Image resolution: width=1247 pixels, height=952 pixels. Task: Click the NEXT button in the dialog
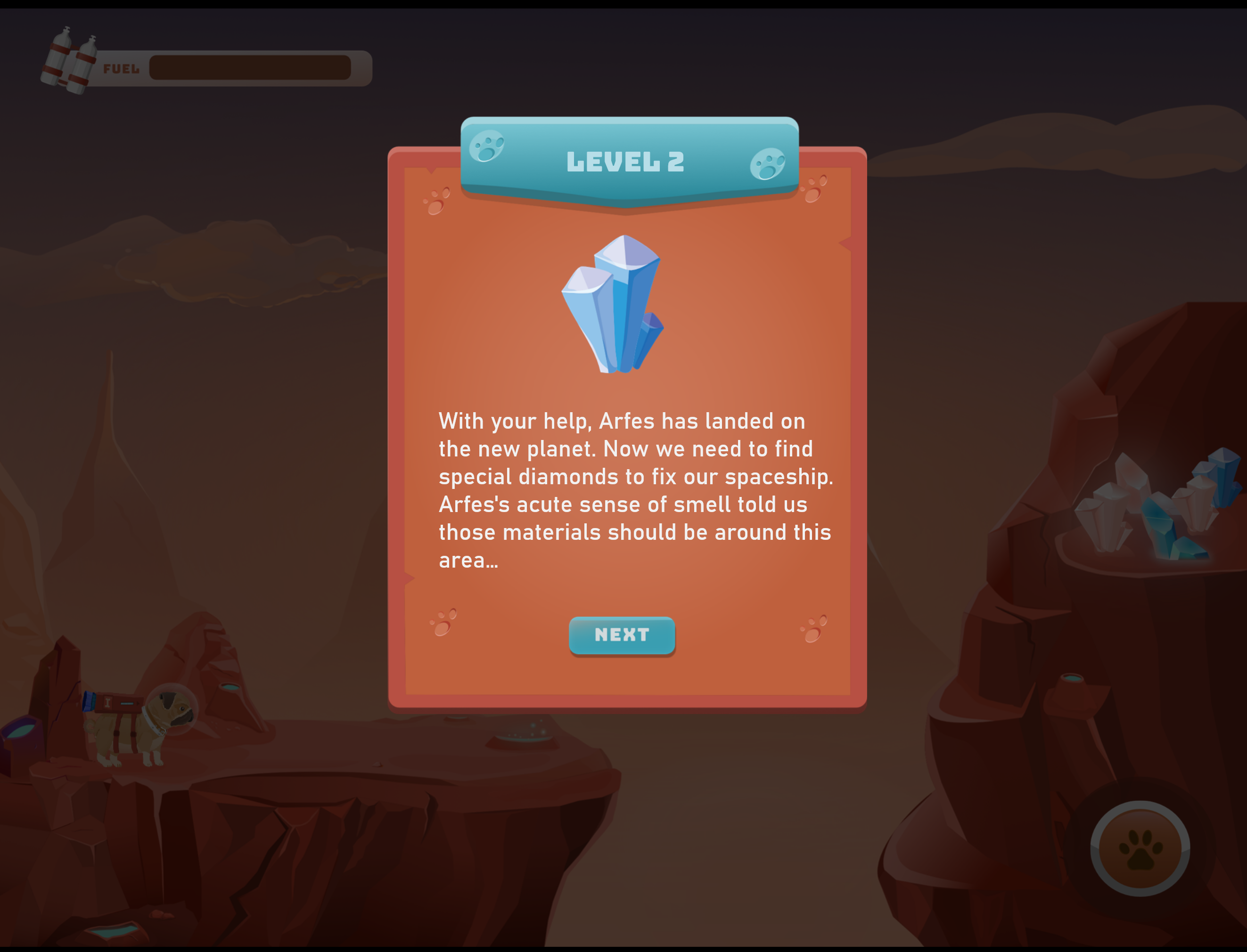click(622, 635)
